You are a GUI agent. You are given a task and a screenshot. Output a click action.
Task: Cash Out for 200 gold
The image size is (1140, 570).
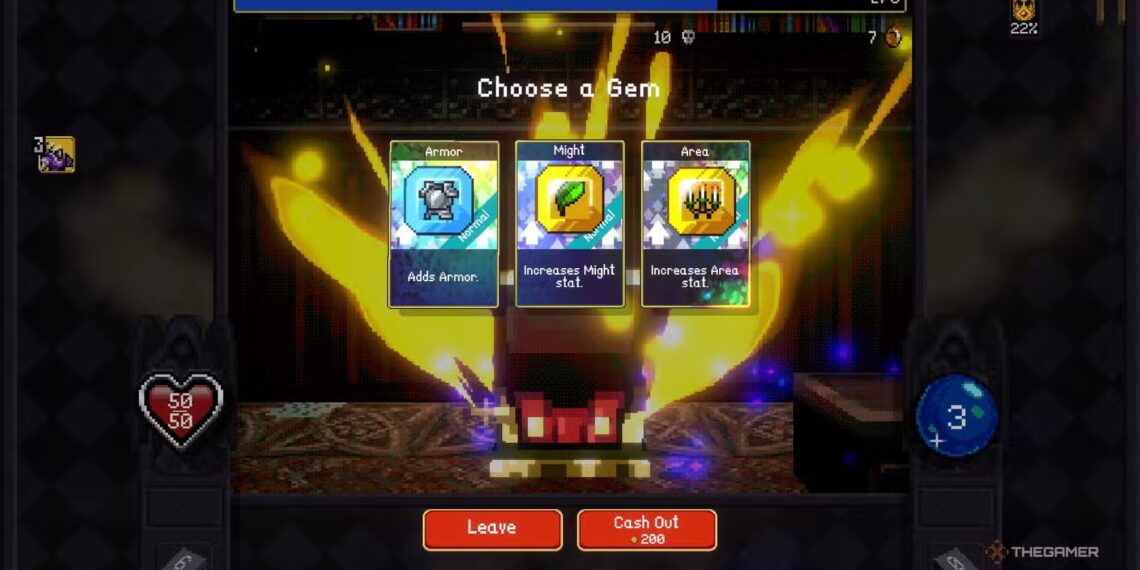click(x=646, y=529)
